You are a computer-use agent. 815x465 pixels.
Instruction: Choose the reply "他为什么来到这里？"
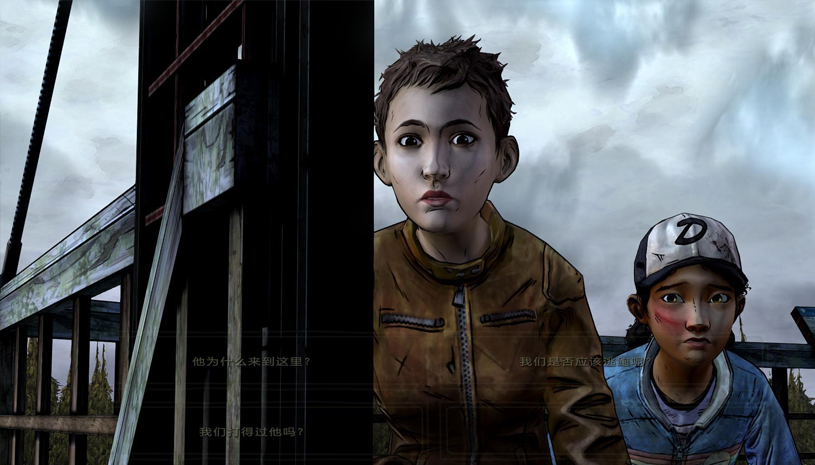point(251,361)
